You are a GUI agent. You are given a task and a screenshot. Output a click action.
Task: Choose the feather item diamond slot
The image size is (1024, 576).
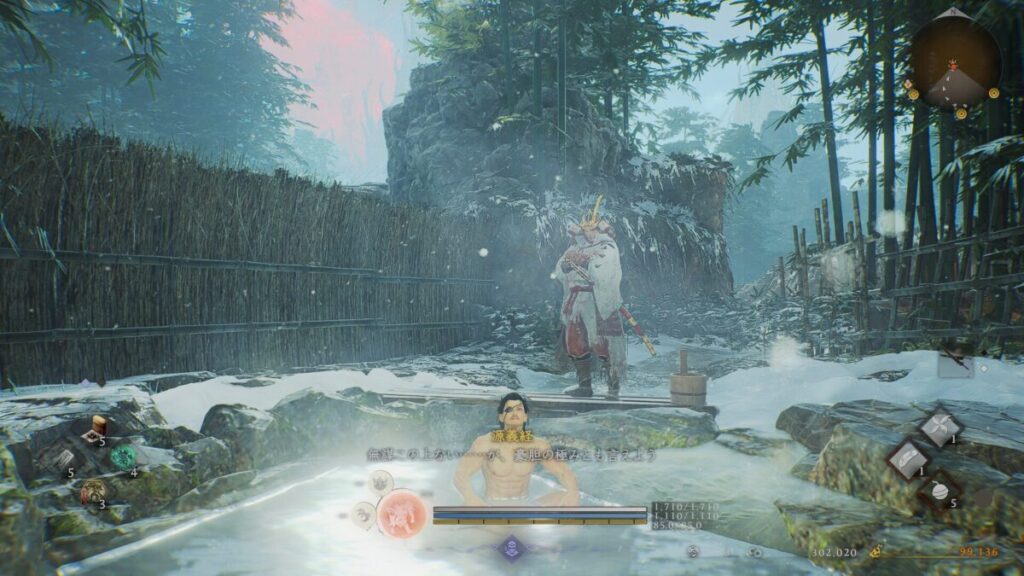click(909, 460)
